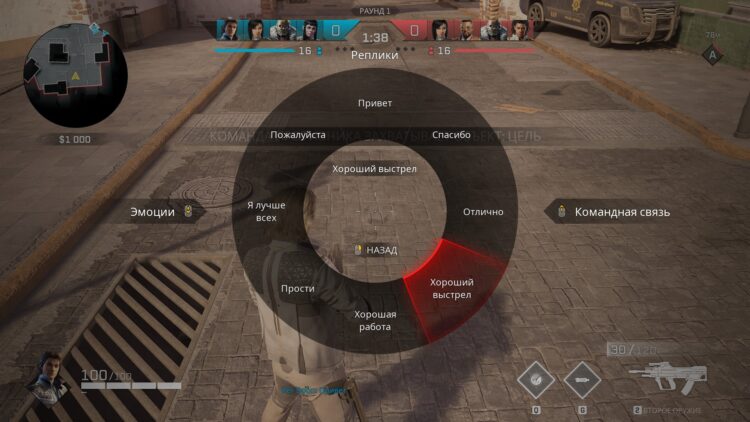Select the Пожалуйста reply segment
This screenshot has height=422, width=750.
298,135
